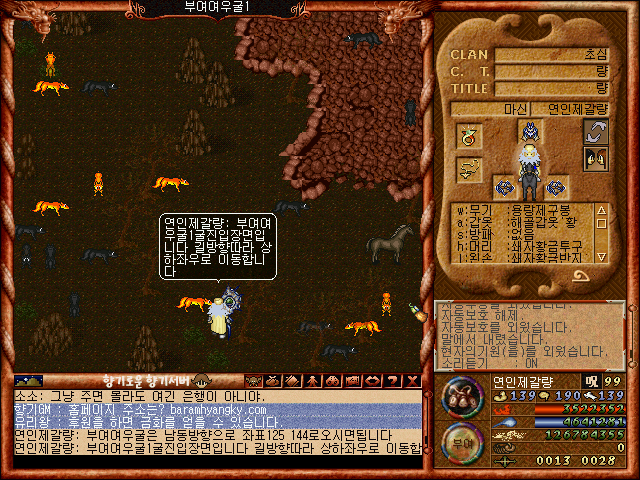Click the swap arrows button

596,132
